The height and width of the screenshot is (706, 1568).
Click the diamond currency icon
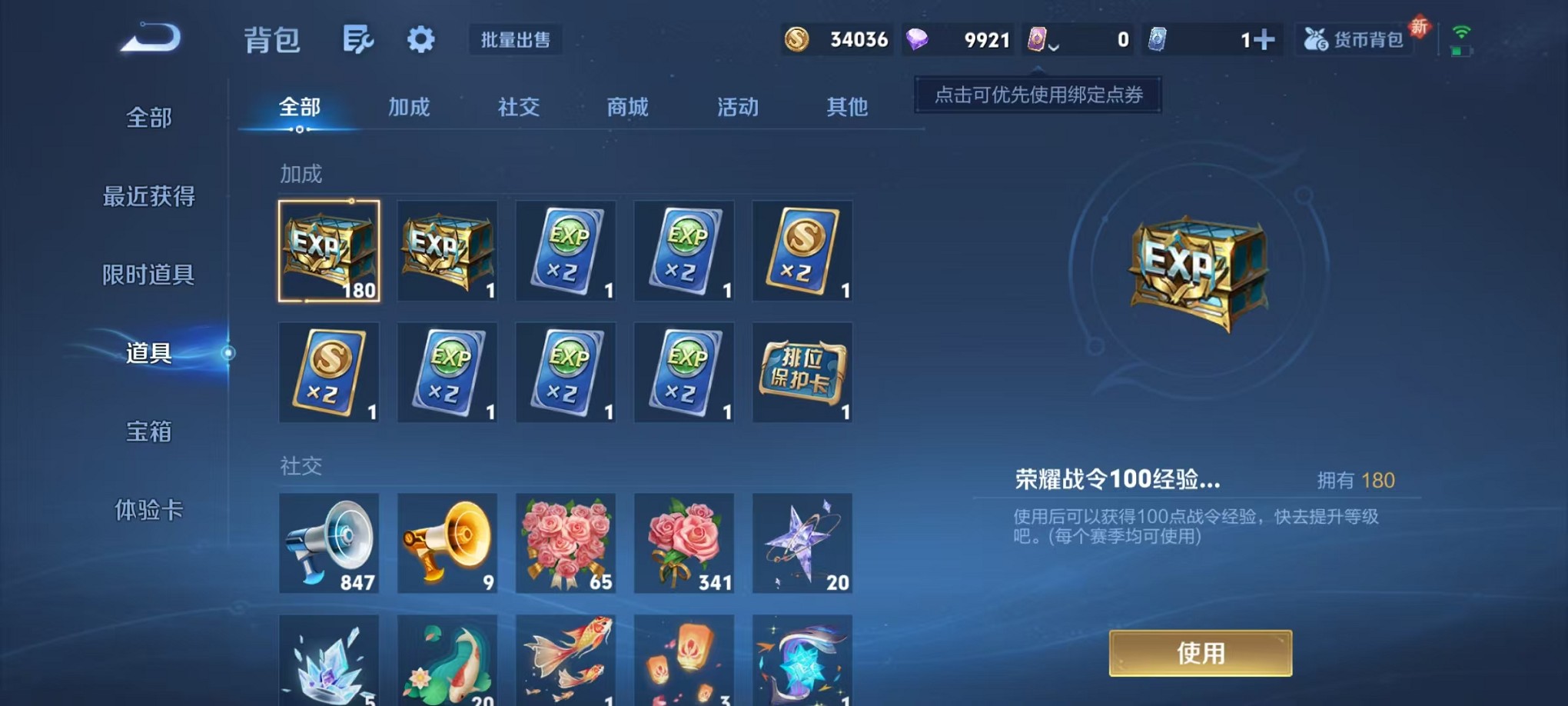point(917,39)
